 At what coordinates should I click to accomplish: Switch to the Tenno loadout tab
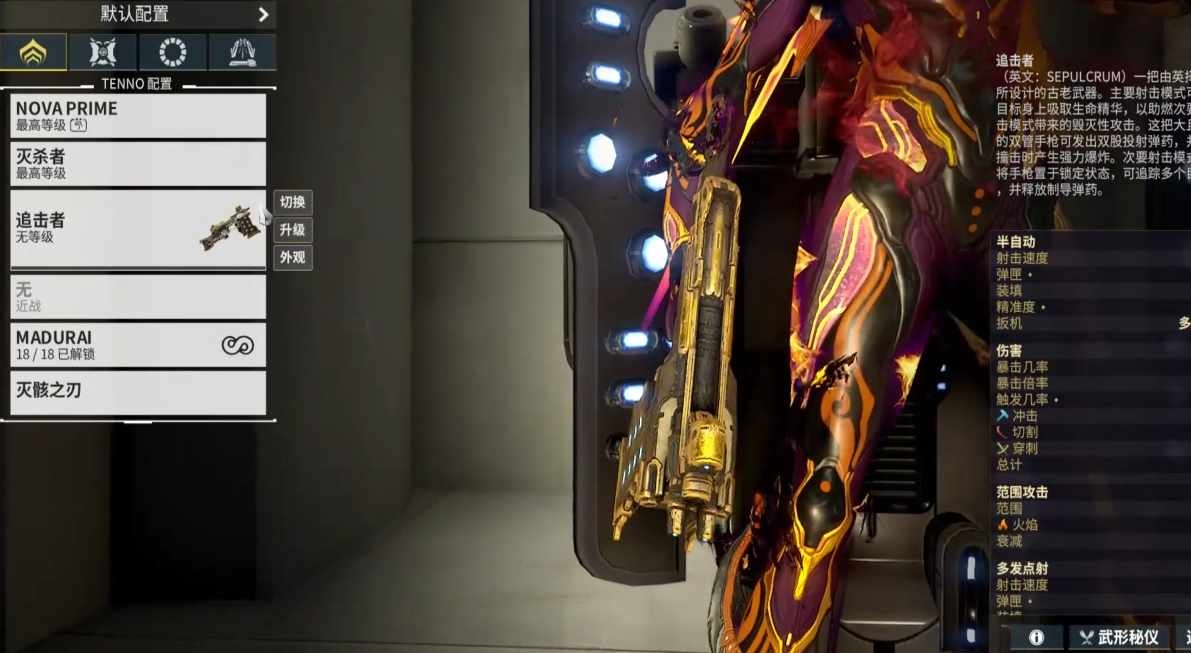pos(34,52)
